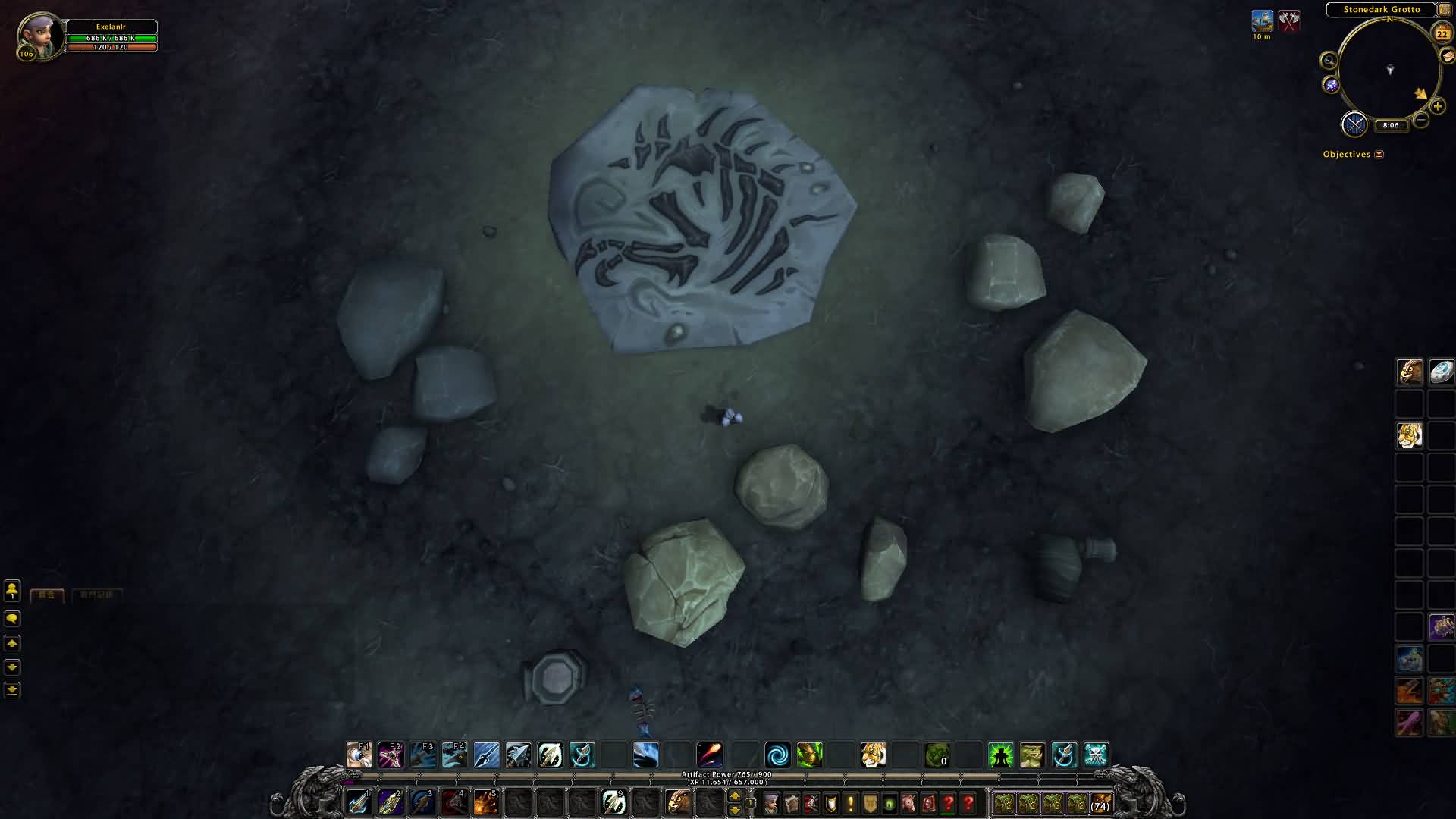Open the chat speech bubble button
The width and height of the screenshot is (1456, 819).
12,620
